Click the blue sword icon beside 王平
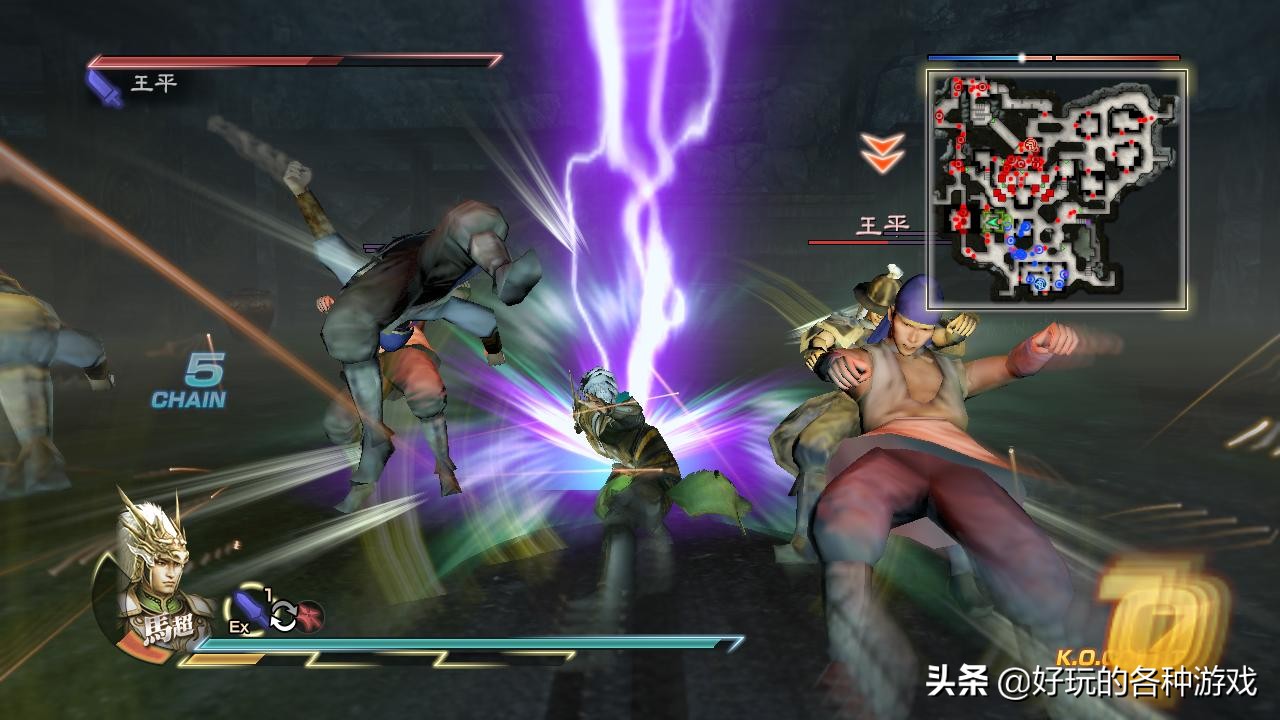1280x720 pixels. [x=104, y=87]
